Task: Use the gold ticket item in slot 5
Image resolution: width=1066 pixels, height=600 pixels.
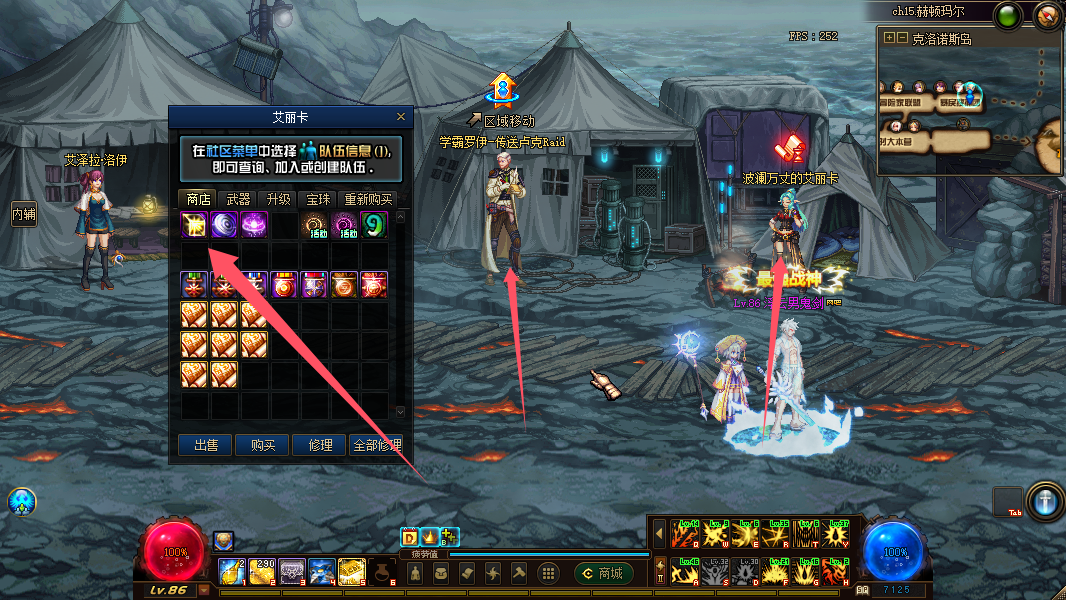Action: (351, 571)
